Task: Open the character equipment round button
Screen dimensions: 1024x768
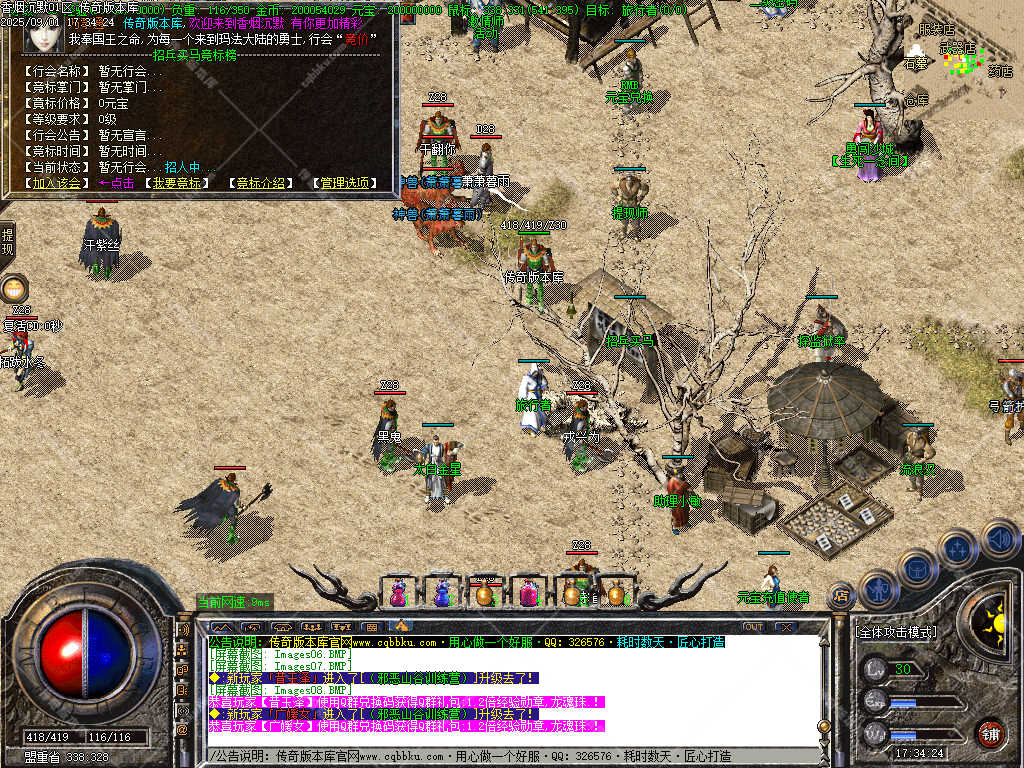Action: point(878,589)
